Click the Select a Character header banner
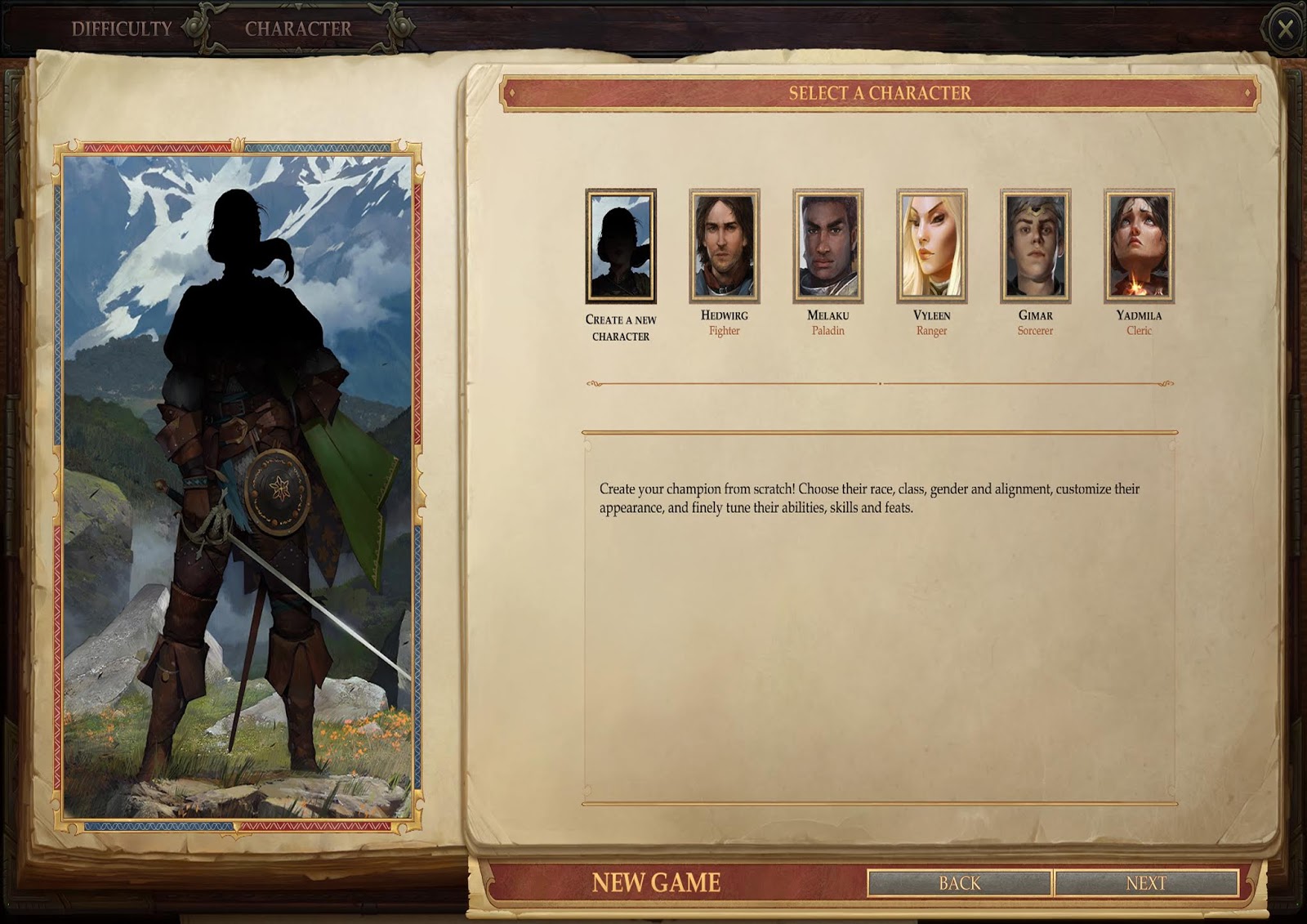 click(x=878, y=93)
